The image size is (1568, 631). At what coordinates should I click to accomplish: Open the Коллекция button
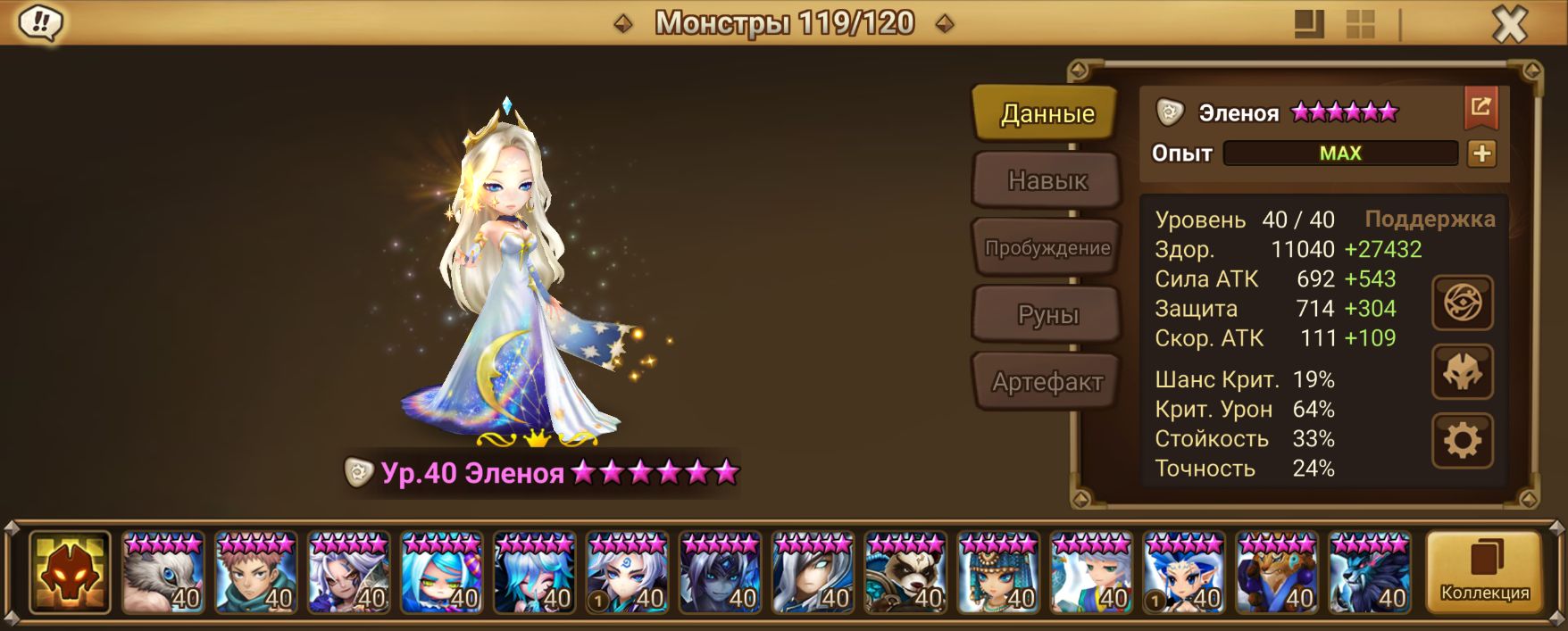[1484, 572]
